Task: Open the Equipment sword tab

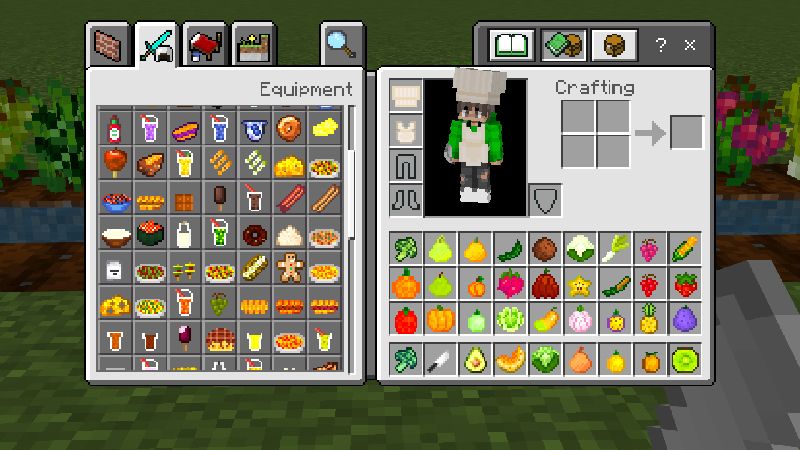Action: click(157, 45)
